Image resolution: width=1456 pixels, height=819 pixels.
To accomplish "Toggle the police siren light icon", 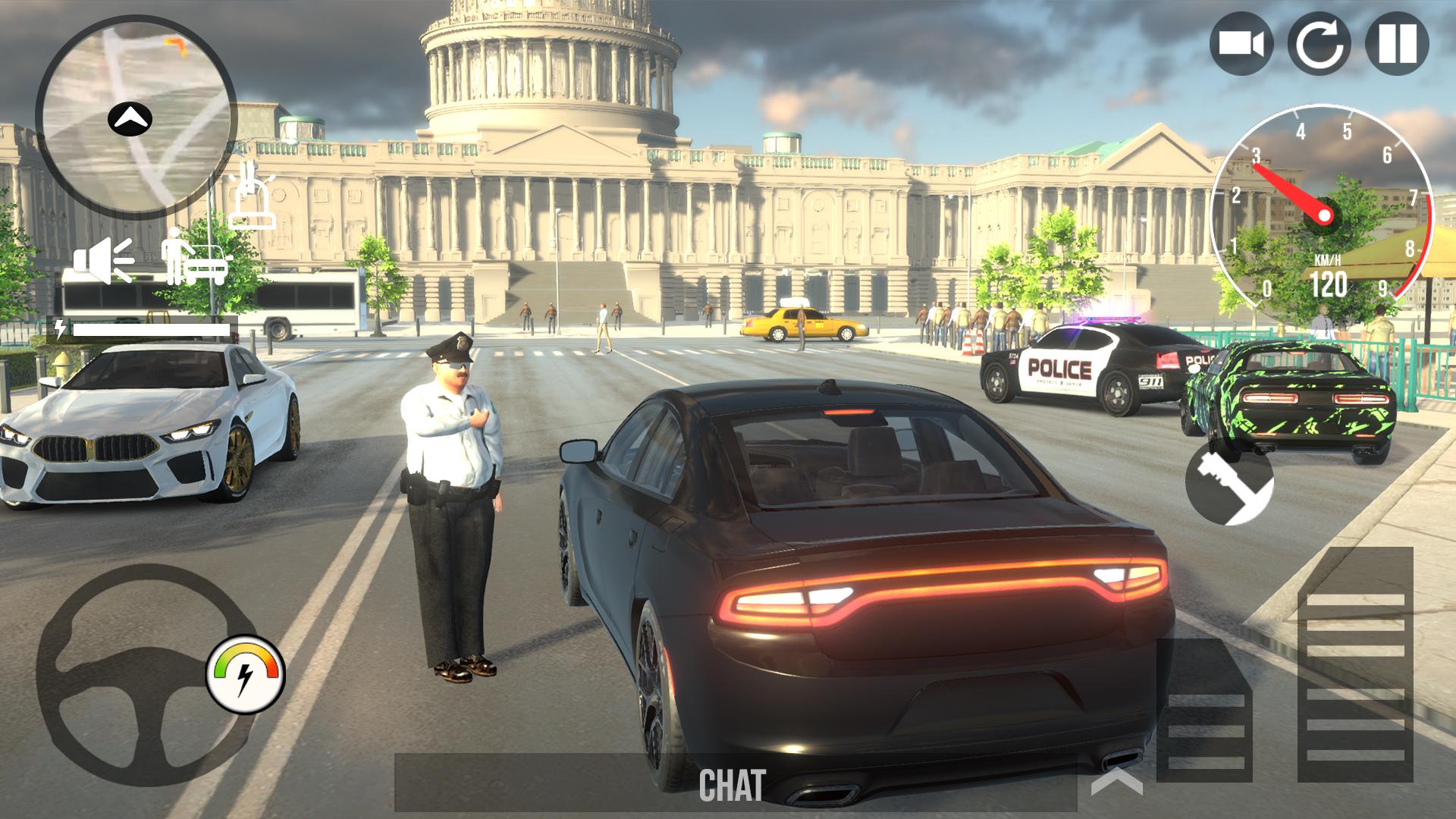I will click(x=252, y=199).
